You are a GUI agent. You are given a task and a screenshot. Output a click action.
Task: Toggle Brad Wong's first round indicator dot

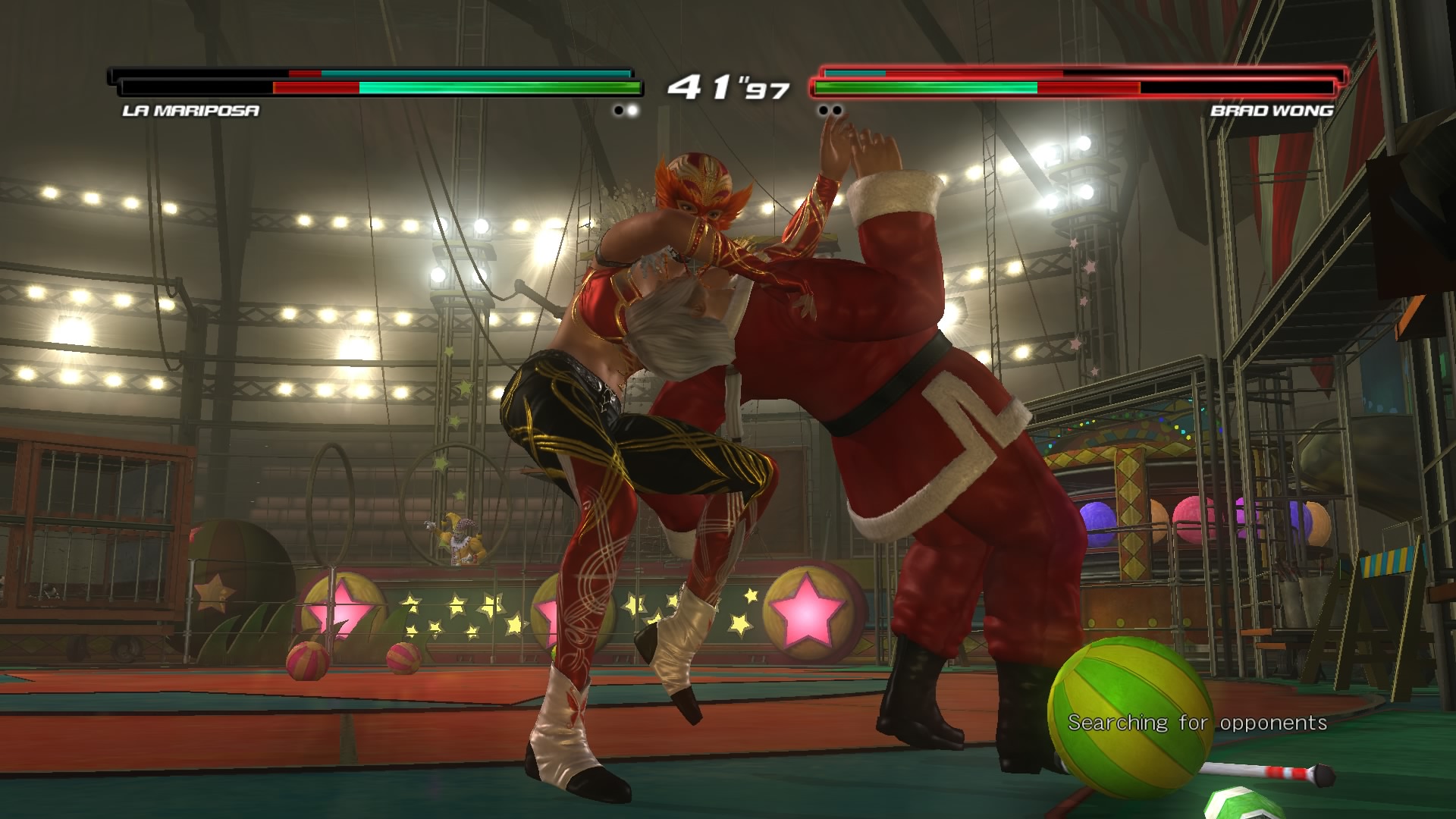coord(823,109)
